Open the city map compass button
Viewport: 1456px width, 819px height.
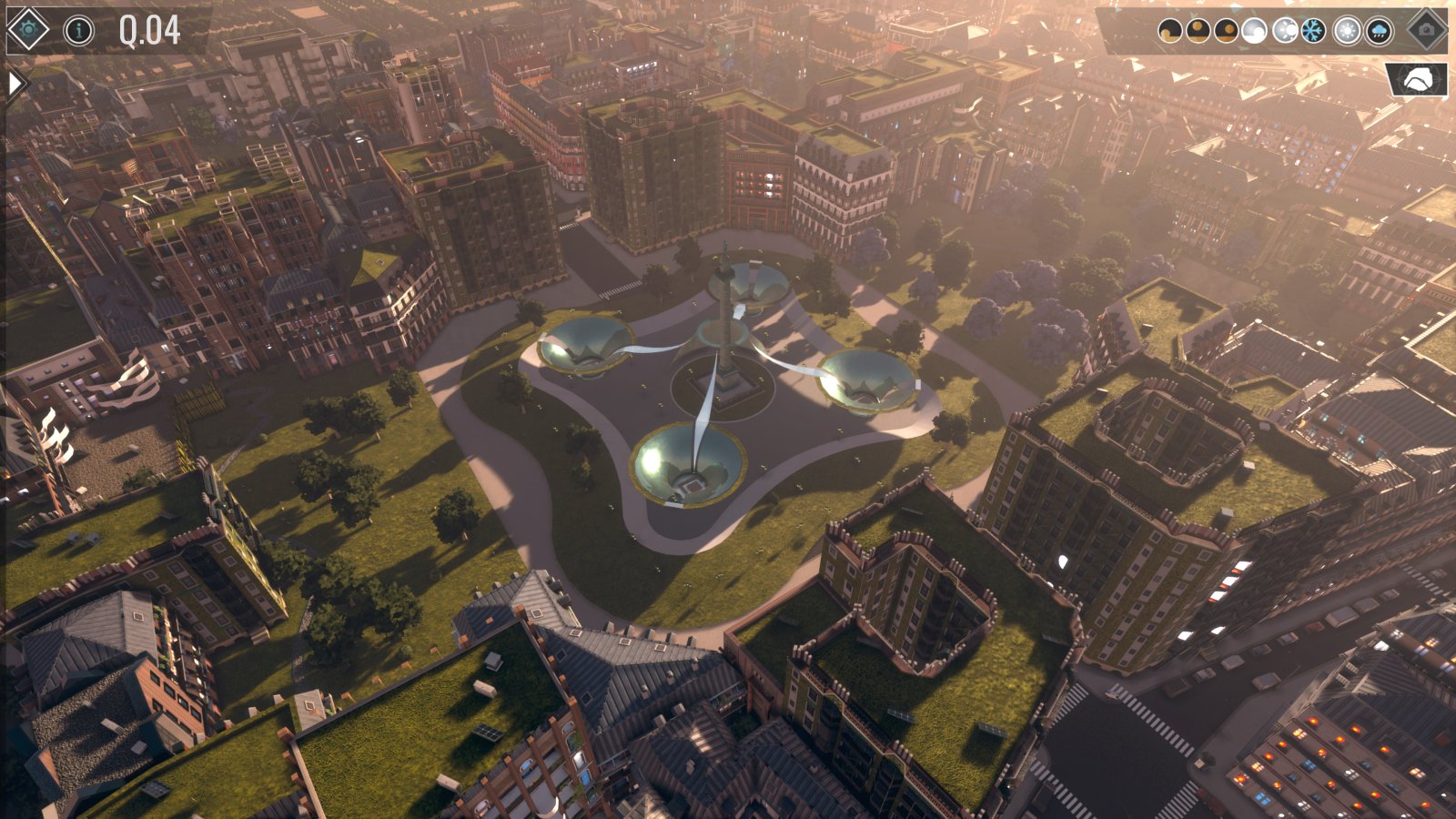point(1417,80)
